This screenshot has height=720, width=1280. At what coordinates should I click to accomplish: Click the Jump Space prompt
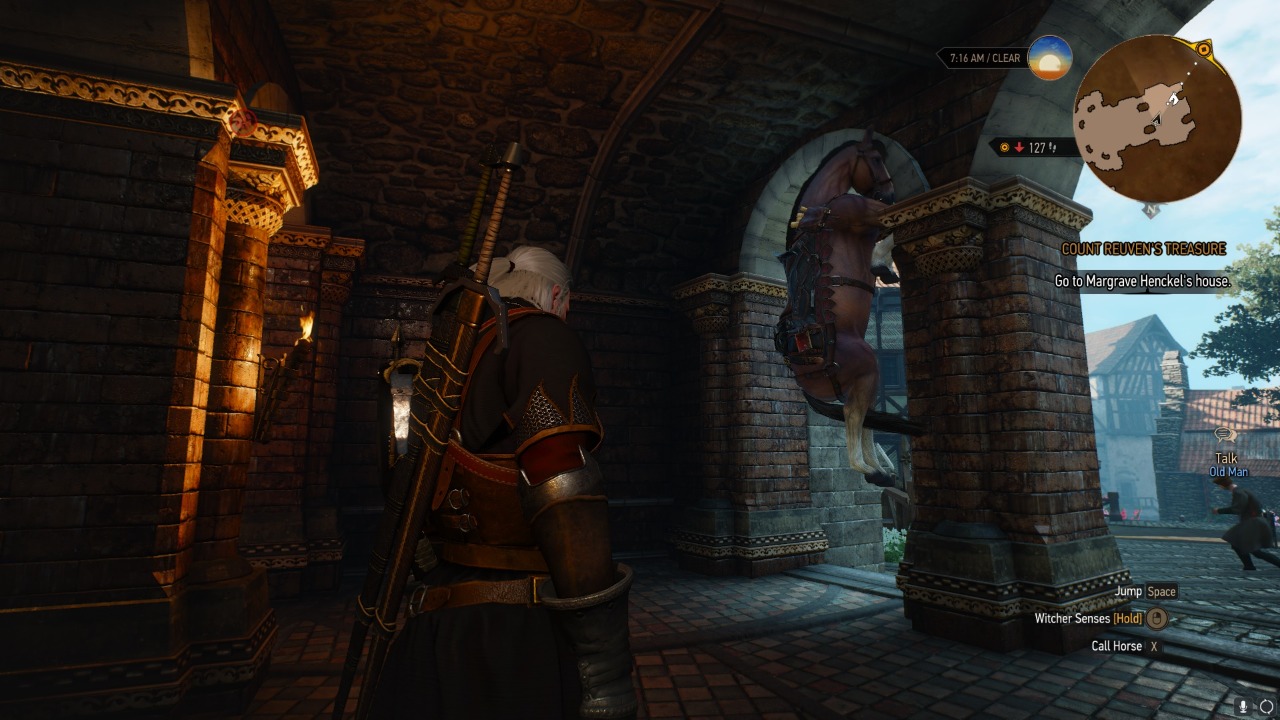click(1143, 591)
